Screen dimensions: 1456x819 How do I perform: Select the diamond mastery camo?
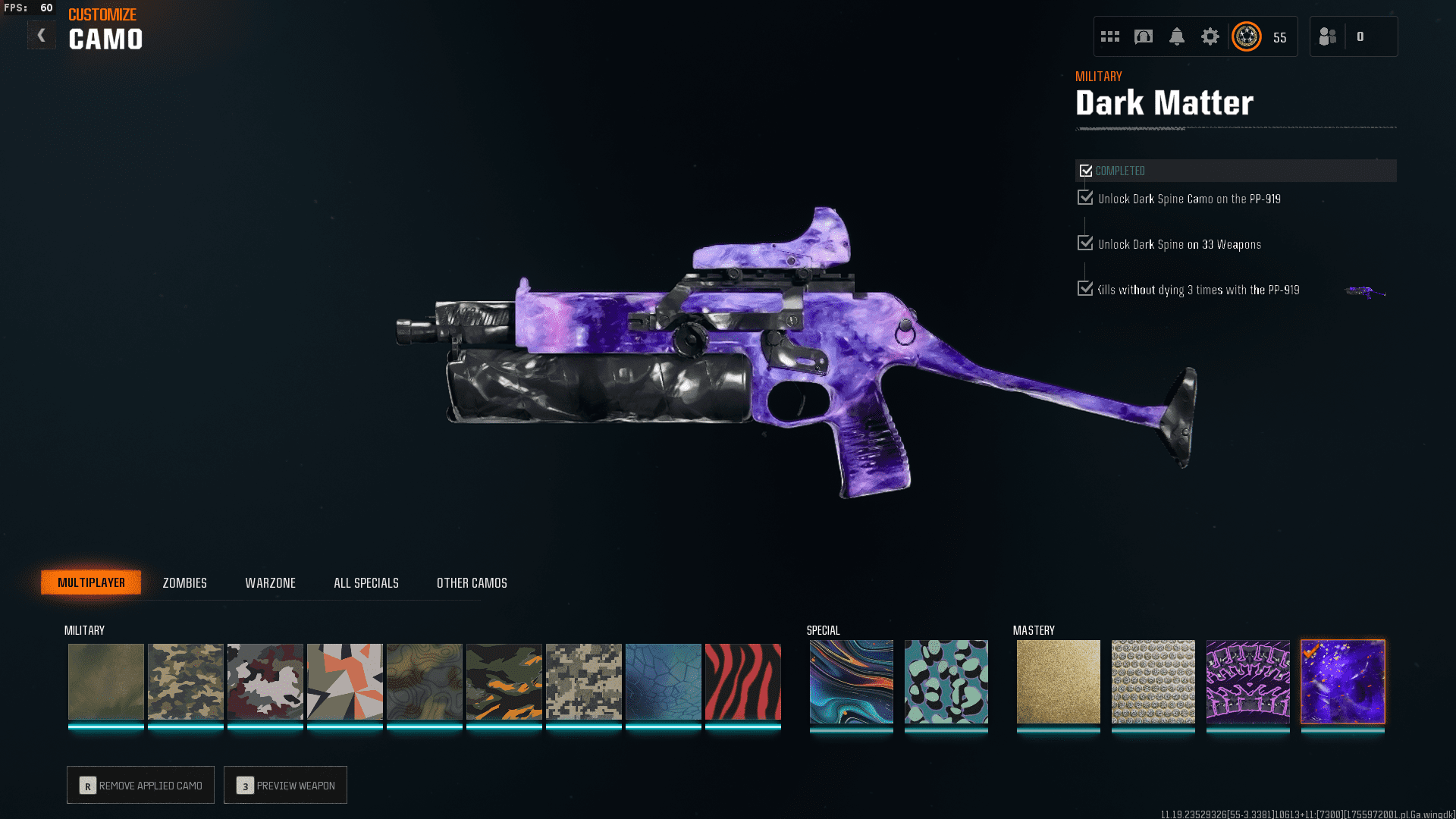point(1153,681)
